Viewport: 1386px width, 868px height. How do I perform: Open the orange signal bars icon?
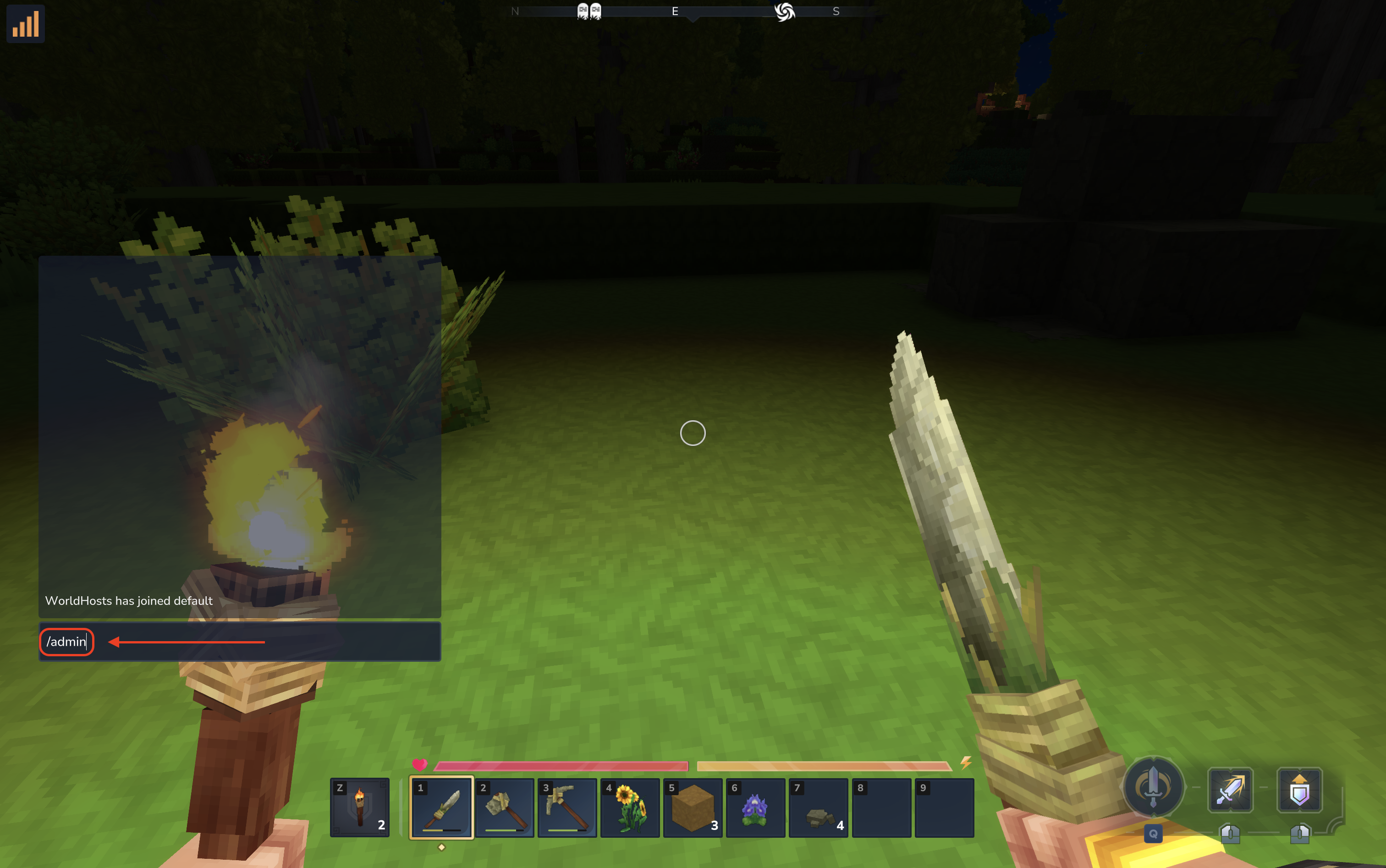pyautogui.click(x=26, y=24)
